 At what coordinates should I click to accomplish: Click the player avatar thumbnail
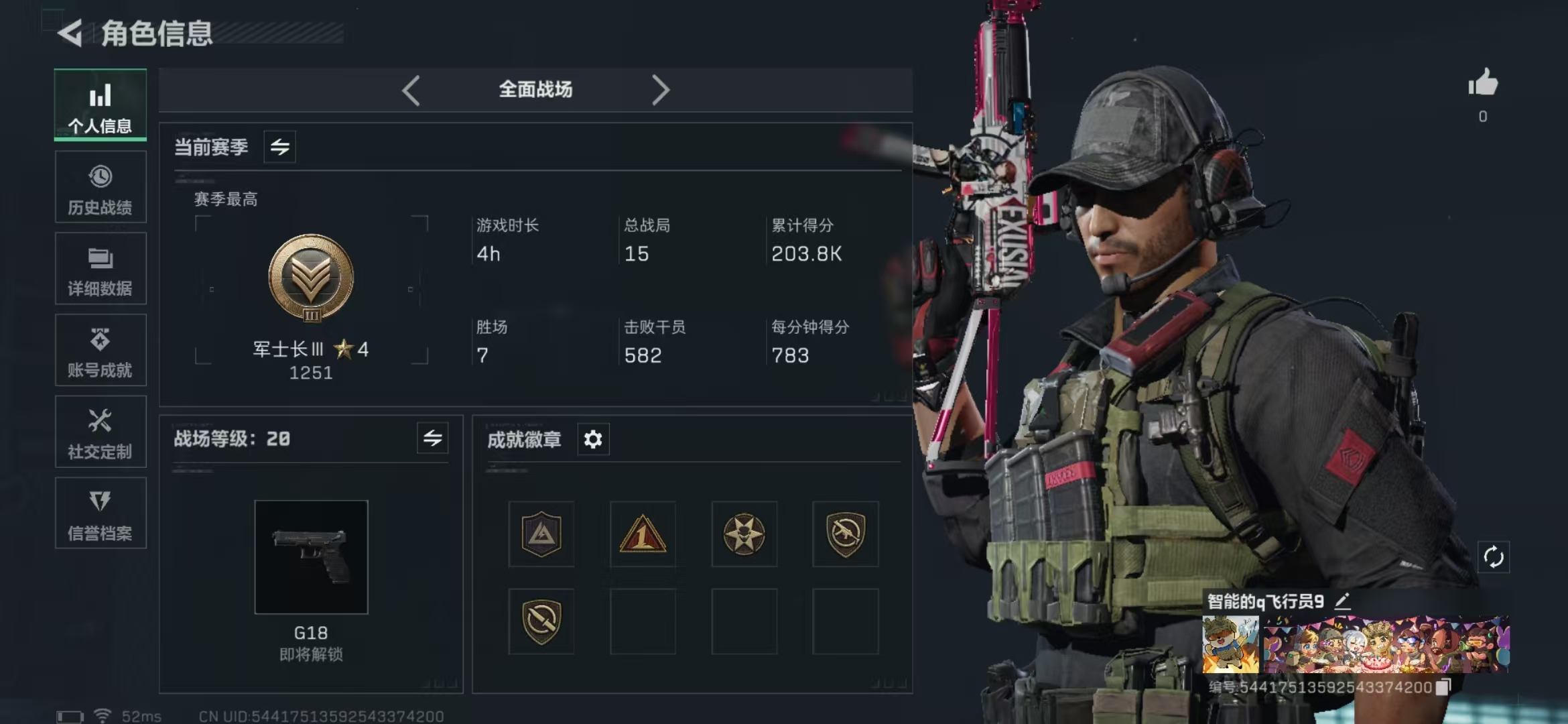[1230, 645]
